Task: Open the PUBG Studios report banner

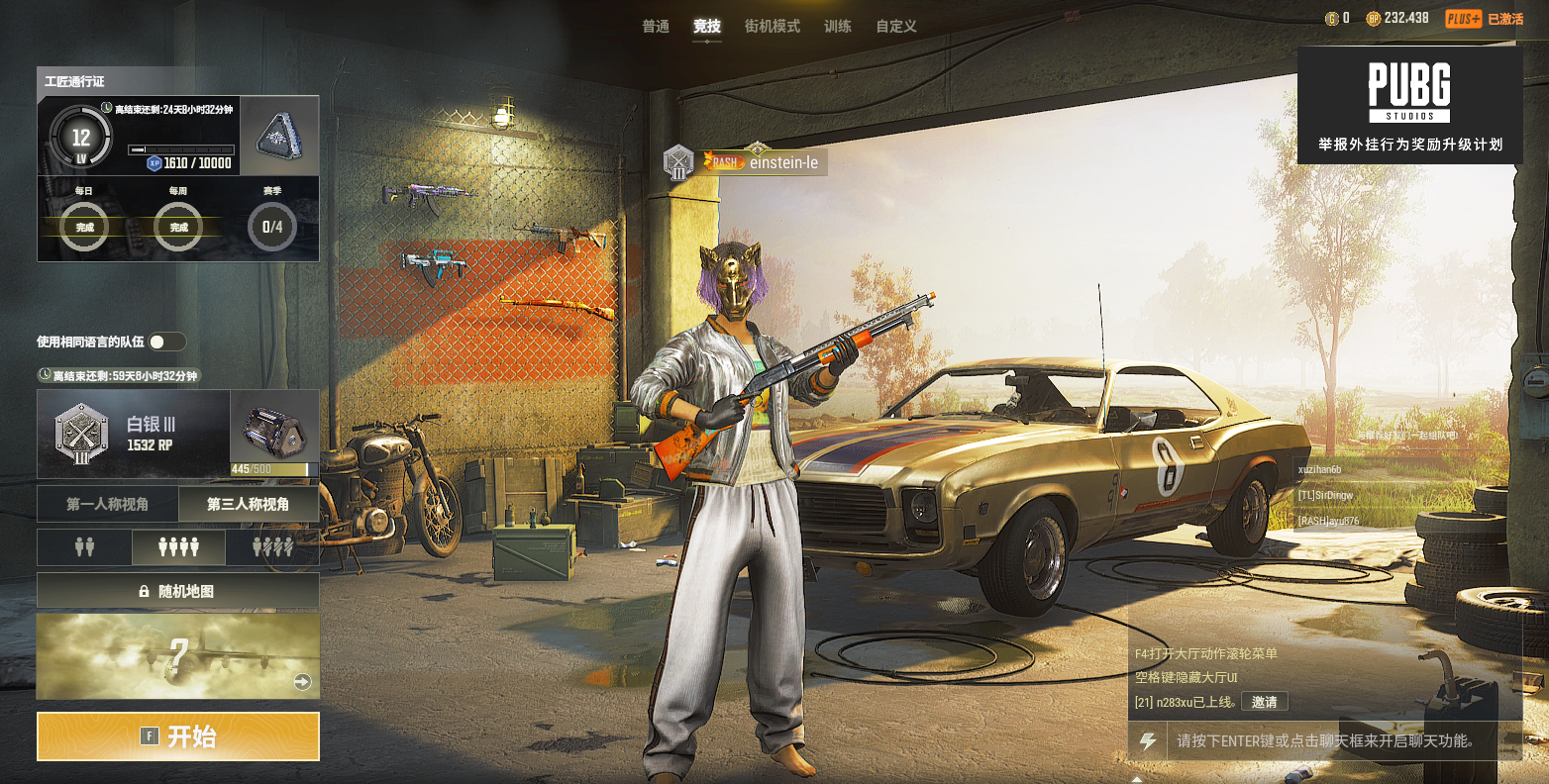Action: point(1409,105)
